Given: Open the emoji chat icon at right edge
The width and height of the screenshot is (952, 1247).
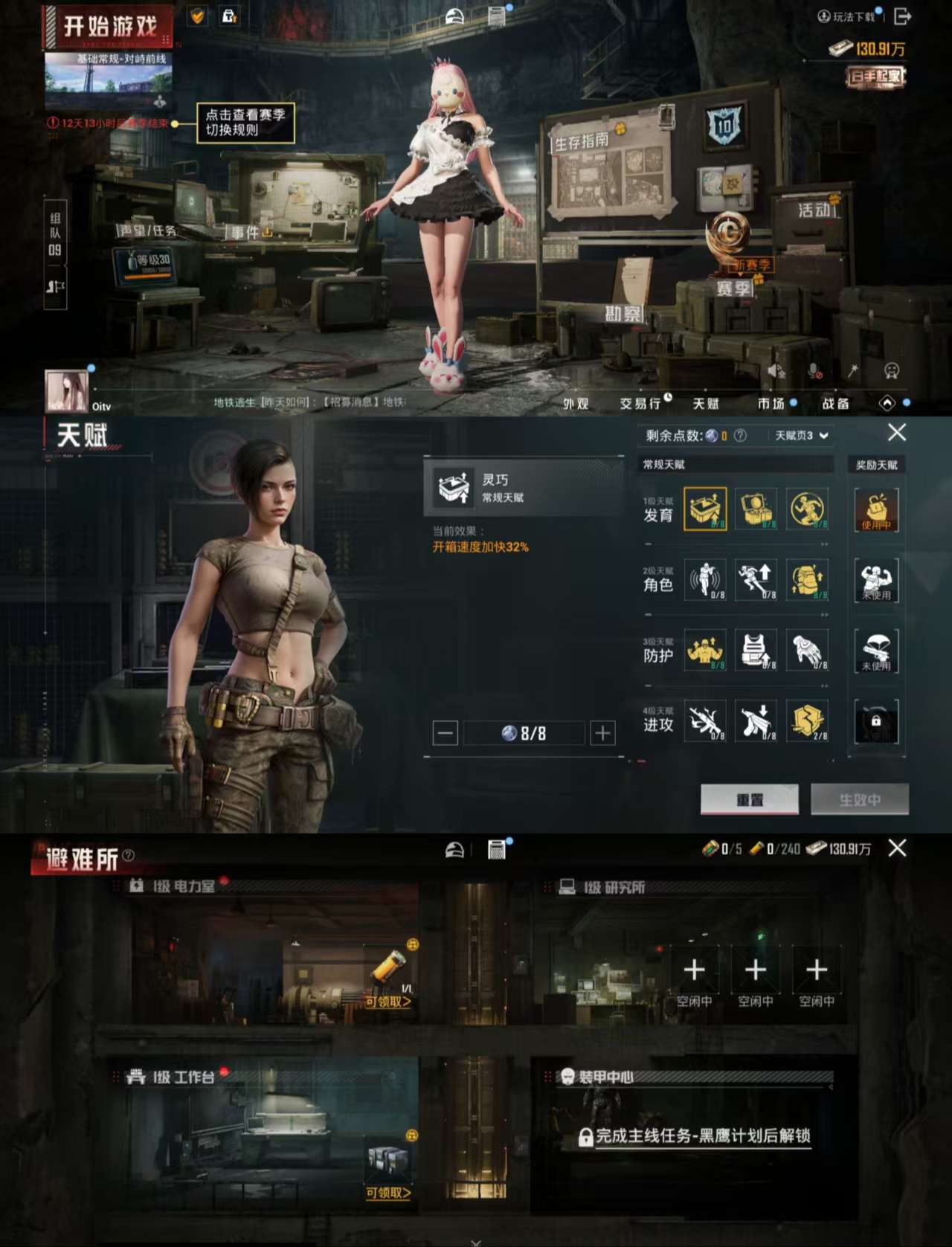Looking at the screenshot, I should 890,369.
